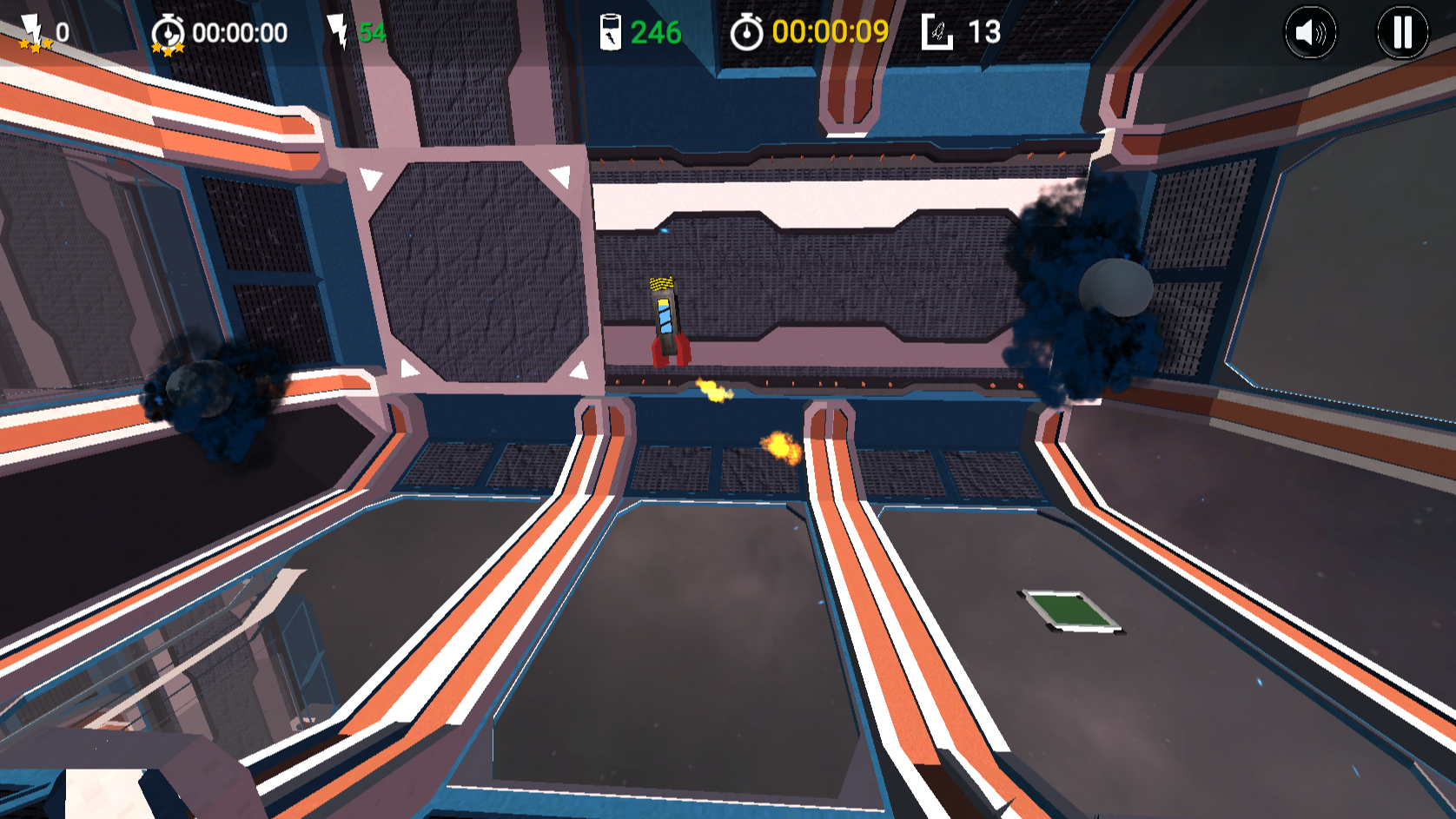Click the pause bars icon
Image resolution: width=1456 pixels, height=819 pixels.
(1400, 32)
